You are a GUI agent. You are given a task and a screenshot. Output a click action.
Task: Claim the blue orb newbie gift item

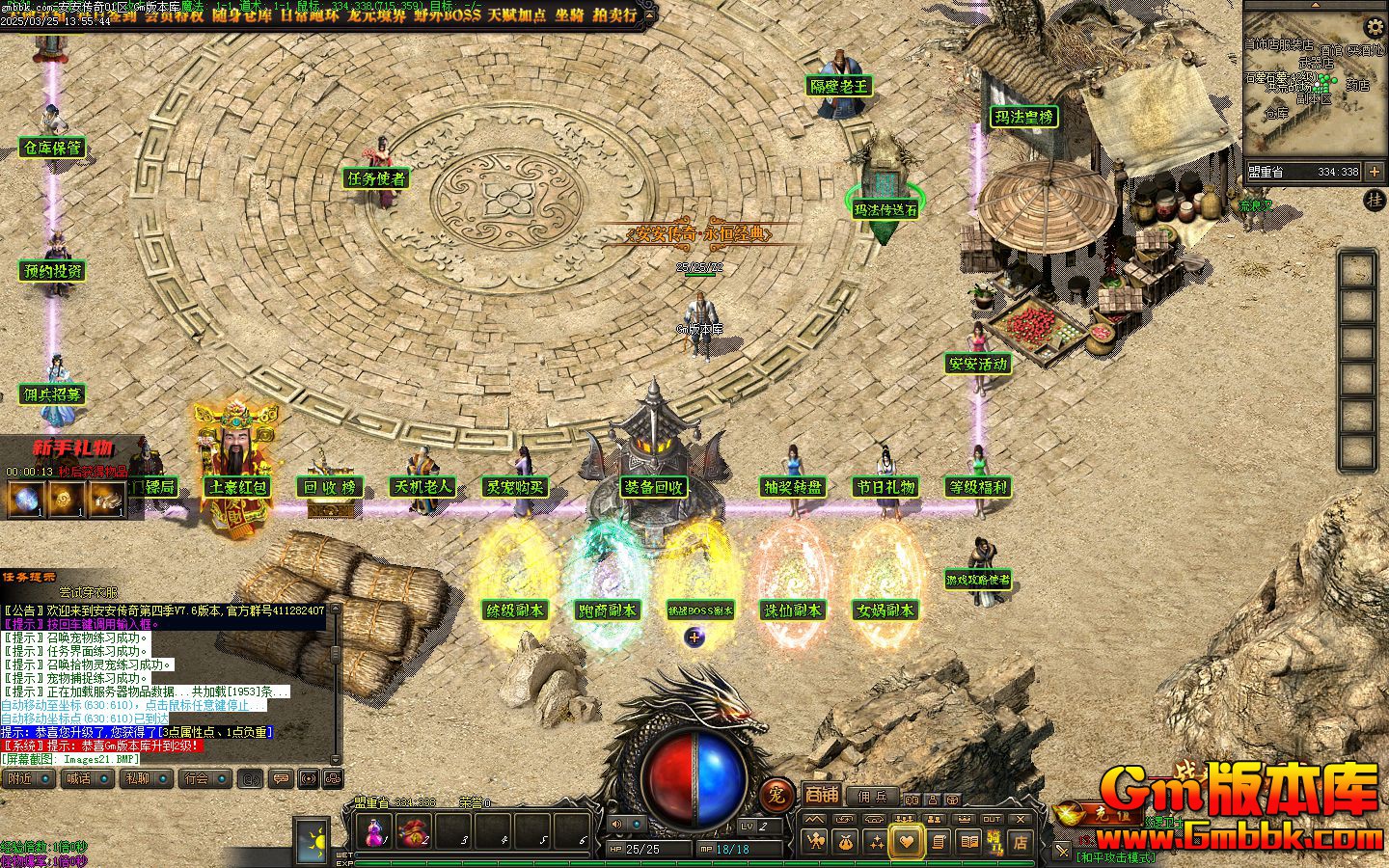coord(23,499)
